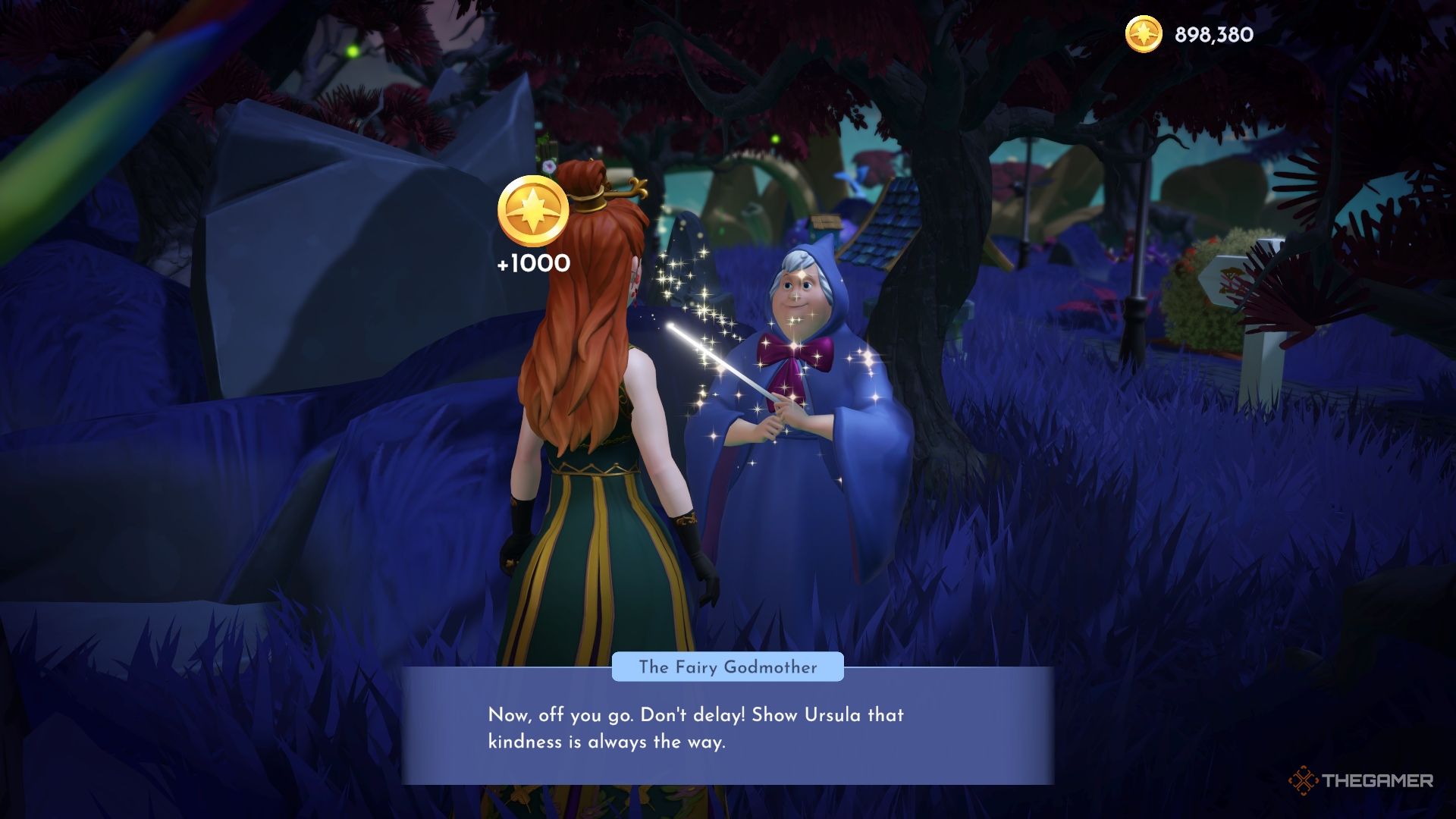
Task: Select the coin icon beside 898,380
Action: pos(1144,34)
